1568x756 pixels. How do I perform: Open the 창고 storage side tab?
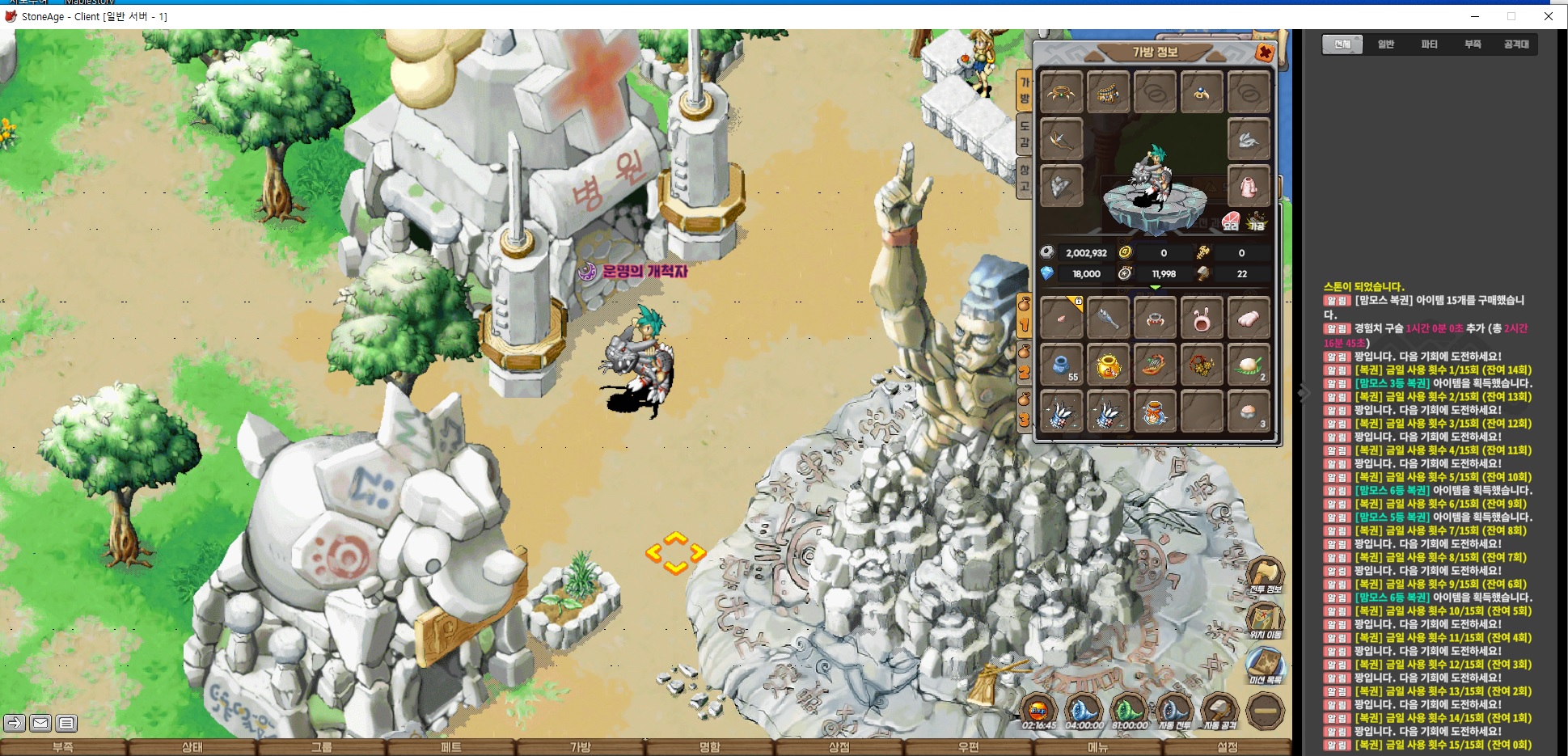[x=1025, y=178]
